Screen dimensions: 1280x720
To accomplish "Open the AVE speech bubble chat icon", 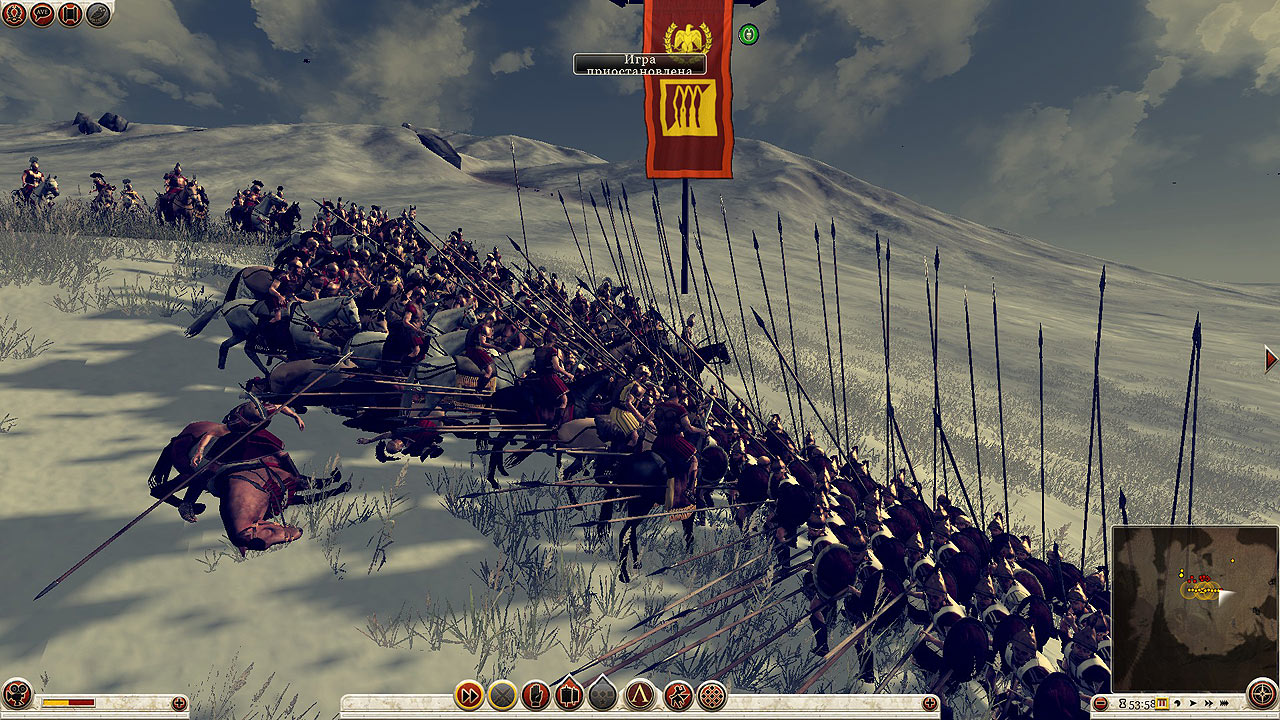I will 42,14.
